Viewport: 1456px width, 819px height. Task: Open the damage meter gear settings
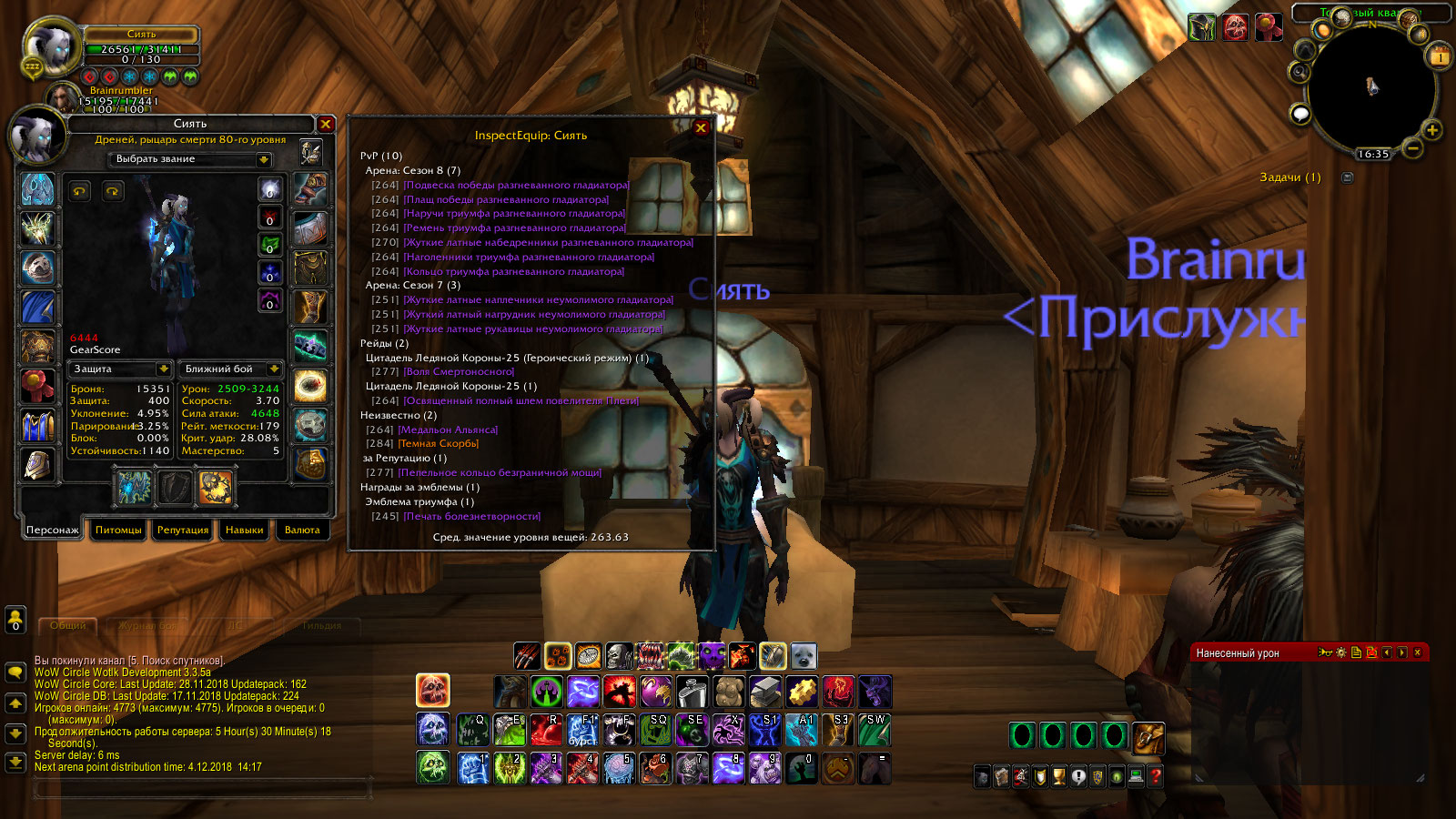tap(1340, 652)
